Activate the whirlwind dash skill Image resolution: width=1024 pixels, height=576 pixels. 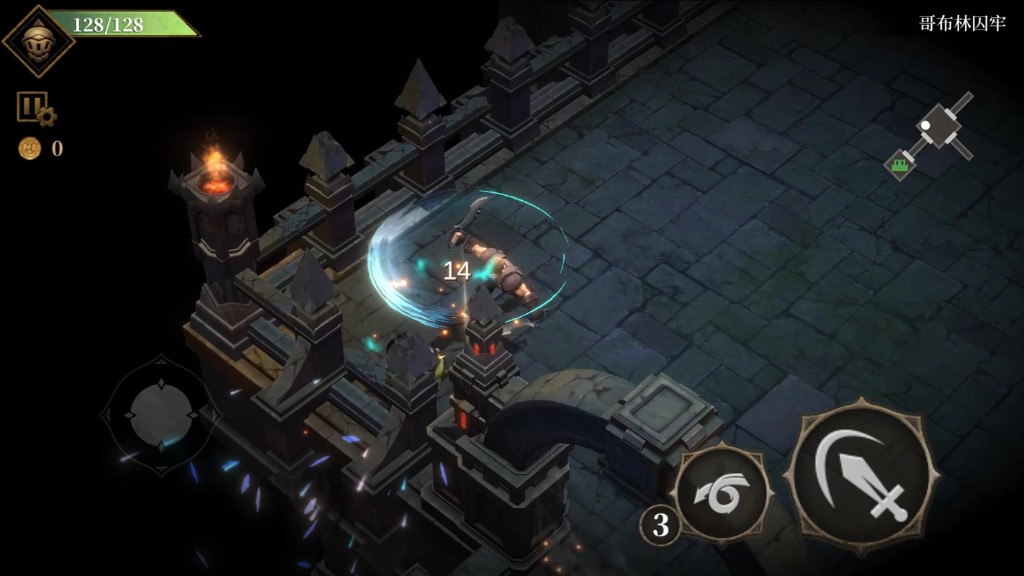721,493
